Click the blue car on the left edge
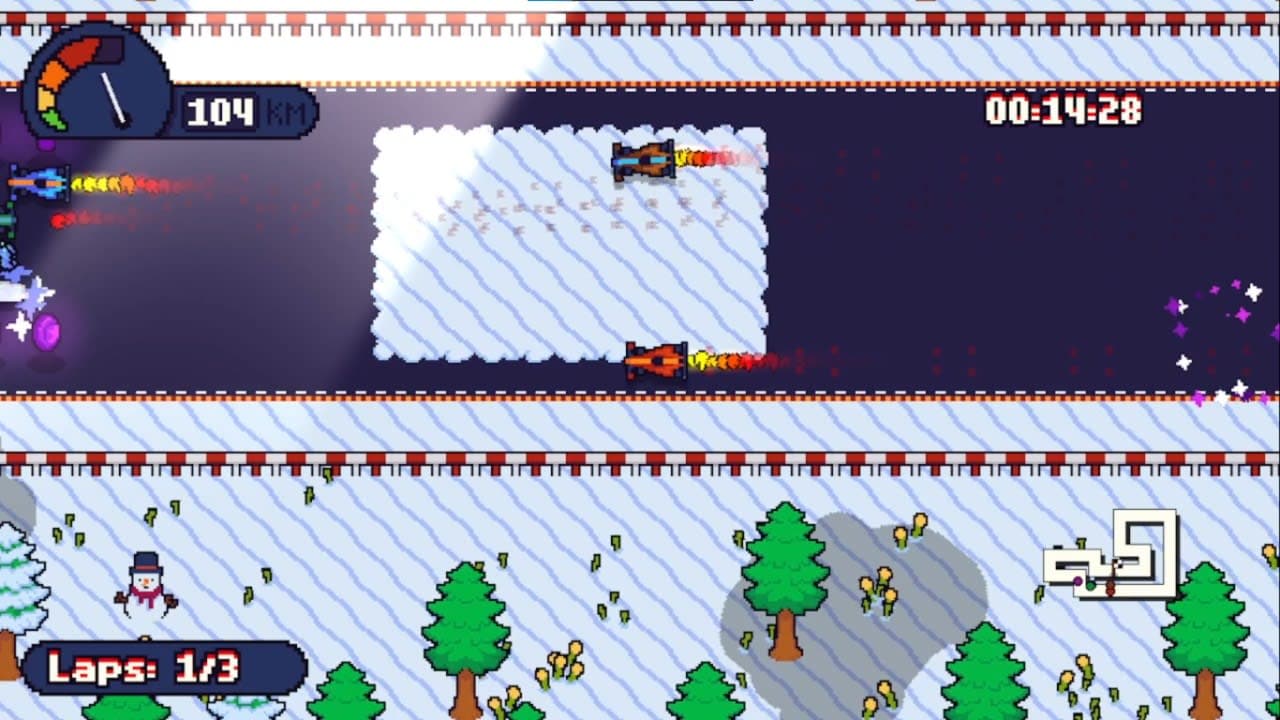The image size is (1280, 720). click(x=38, y=181)
